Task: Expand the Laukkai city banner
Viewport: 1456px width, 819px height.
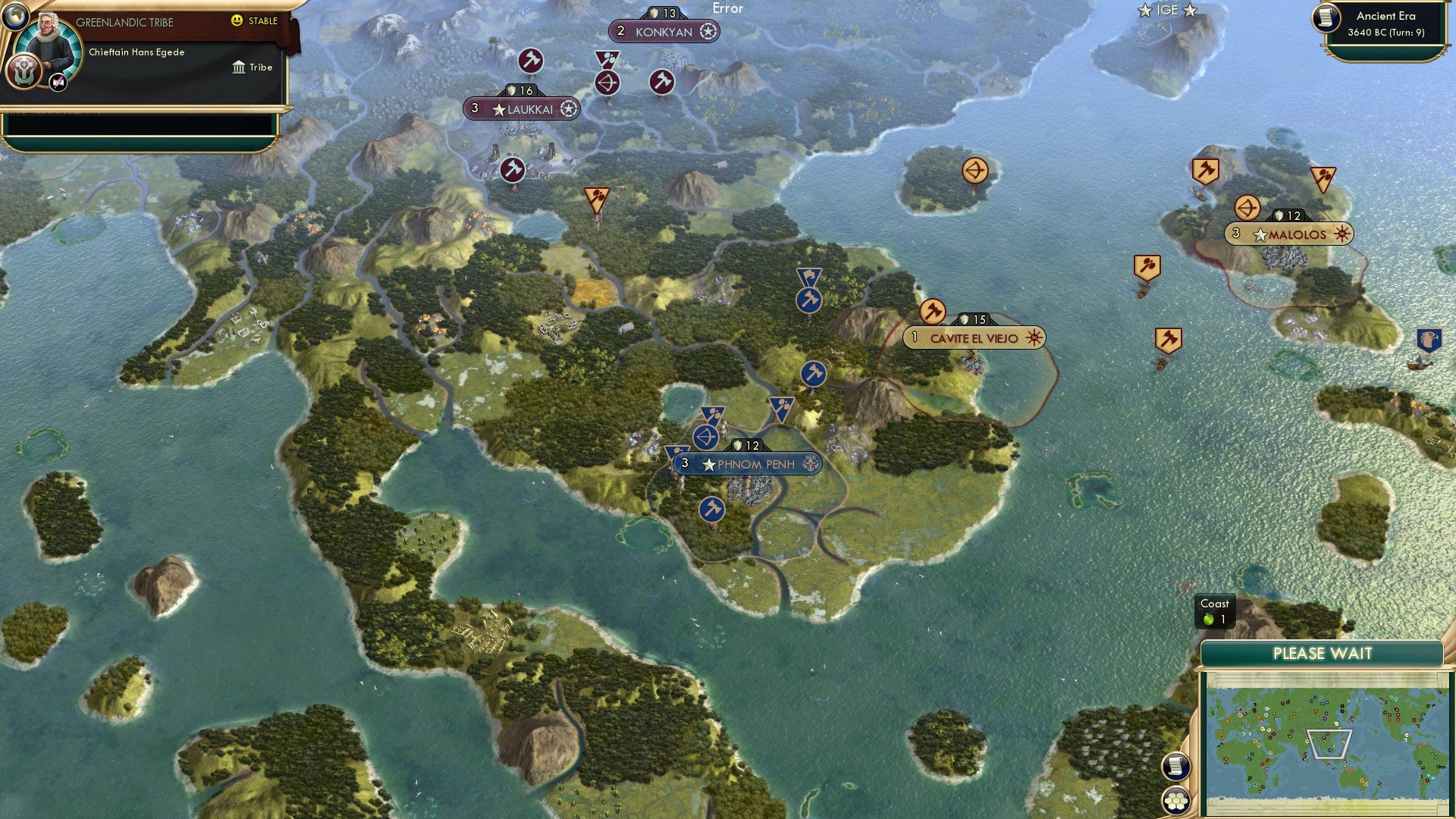Action: [x=520, y=108]
